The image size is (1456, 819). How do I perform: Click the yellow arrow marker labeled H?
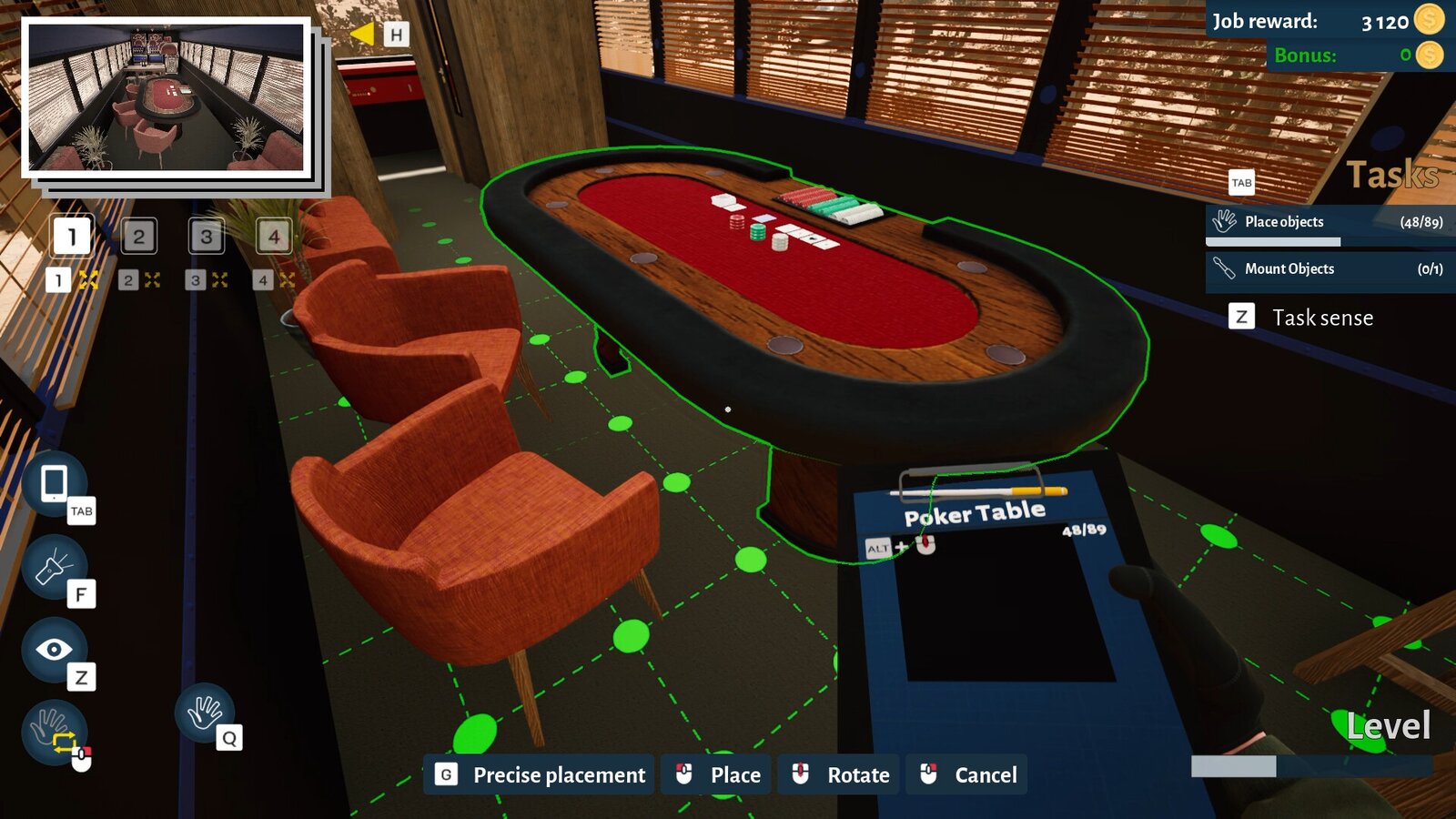tap(364, 32)
